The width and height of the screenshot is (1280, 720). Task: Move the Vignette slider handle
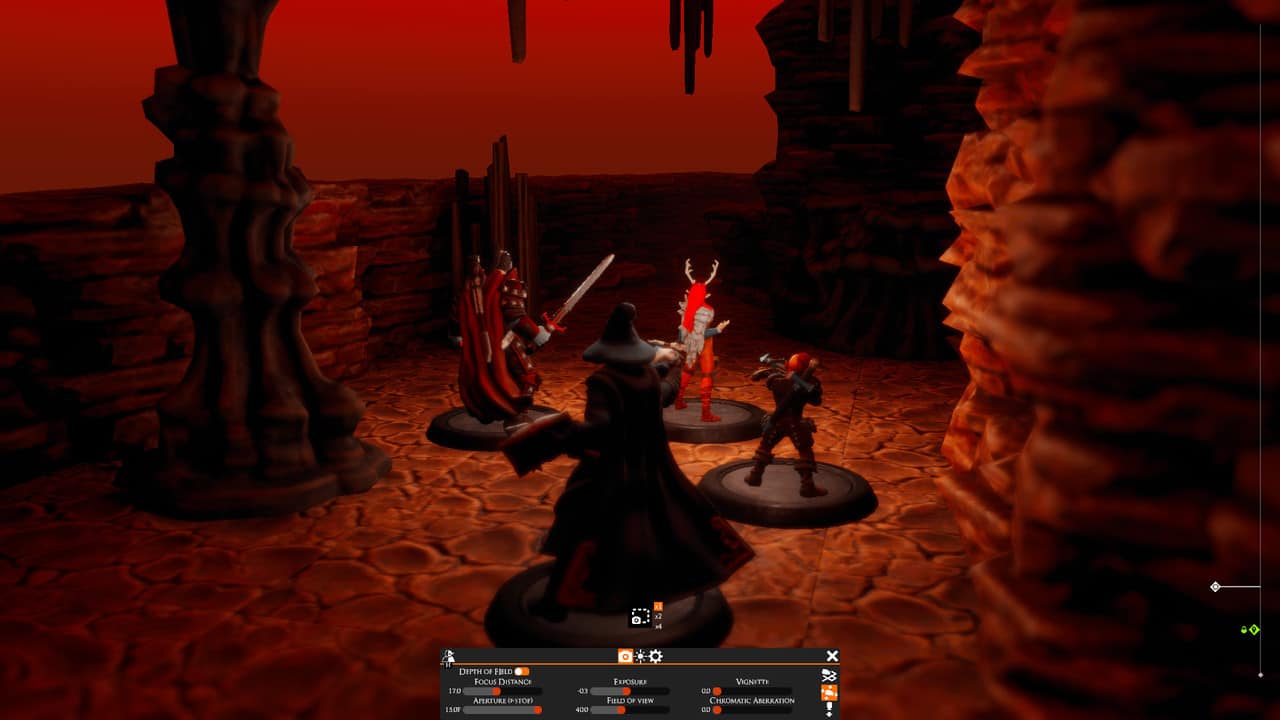coord(717,691)
